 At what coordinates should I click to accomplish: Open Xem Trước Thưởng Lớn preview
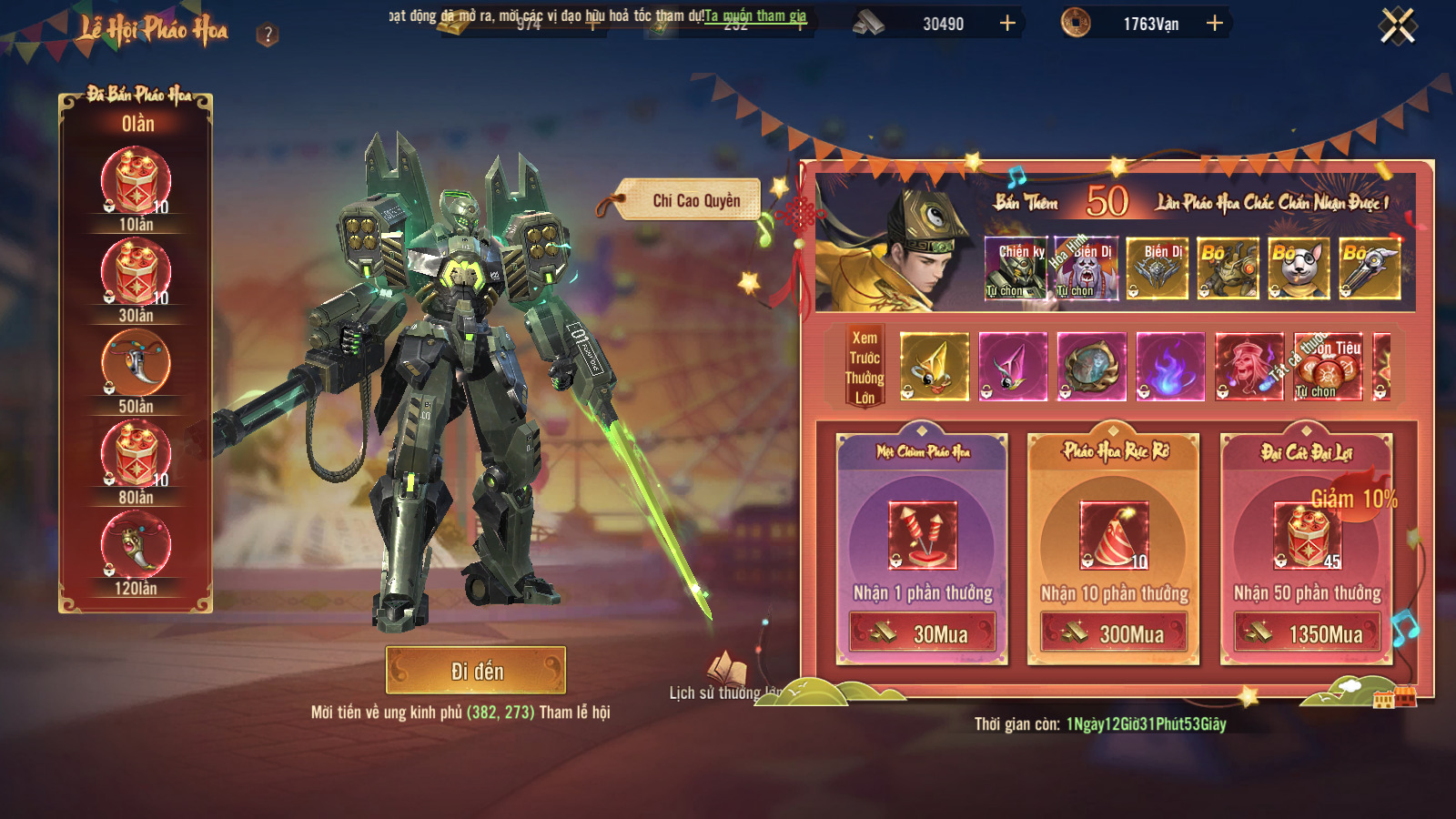pos(864,367)
